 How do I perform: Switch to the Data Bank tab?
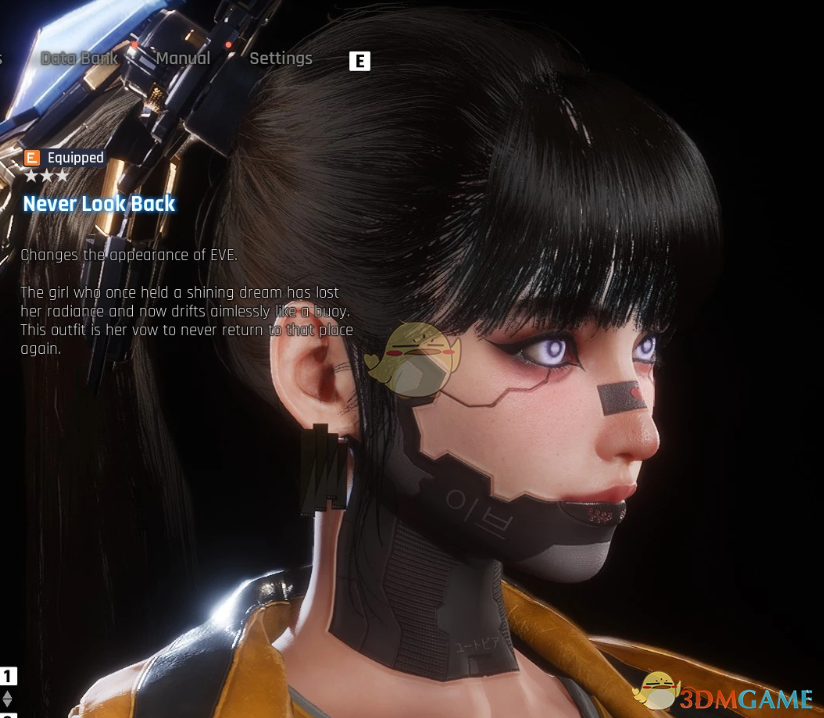click(79, 58)
